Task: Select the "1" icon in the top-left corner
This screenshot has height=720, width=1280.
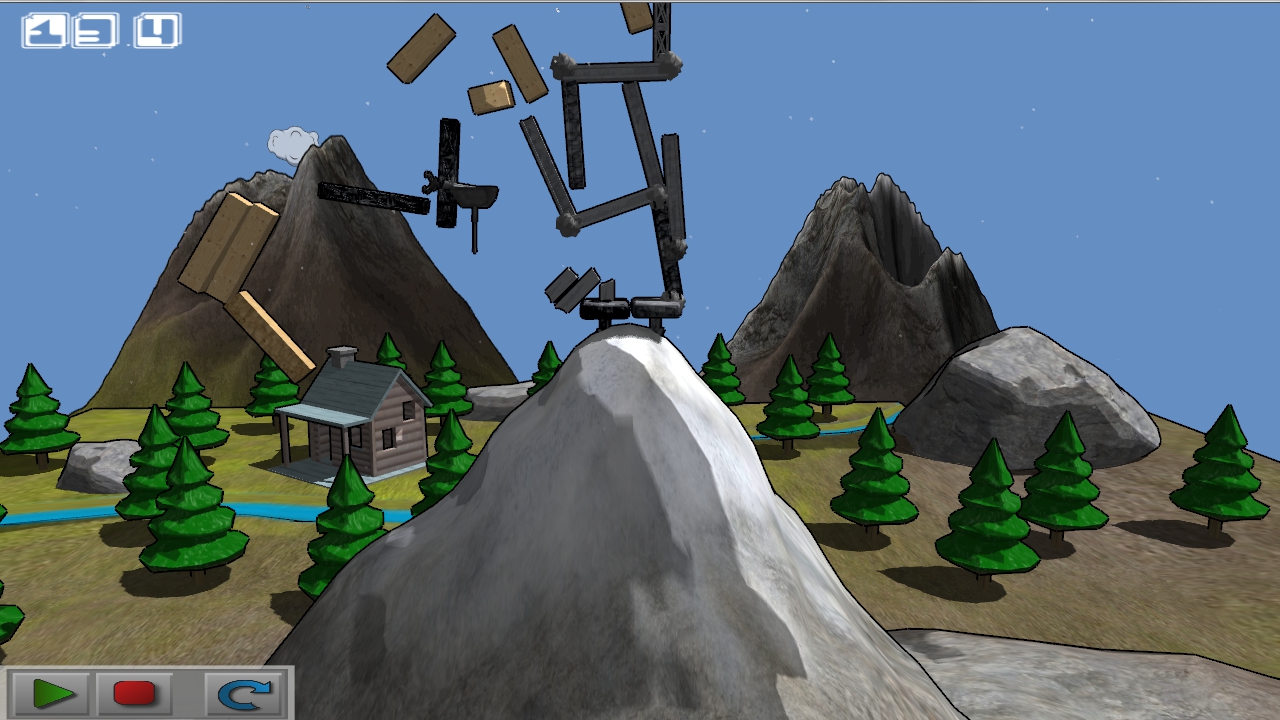Action: (x=45, y=30)
